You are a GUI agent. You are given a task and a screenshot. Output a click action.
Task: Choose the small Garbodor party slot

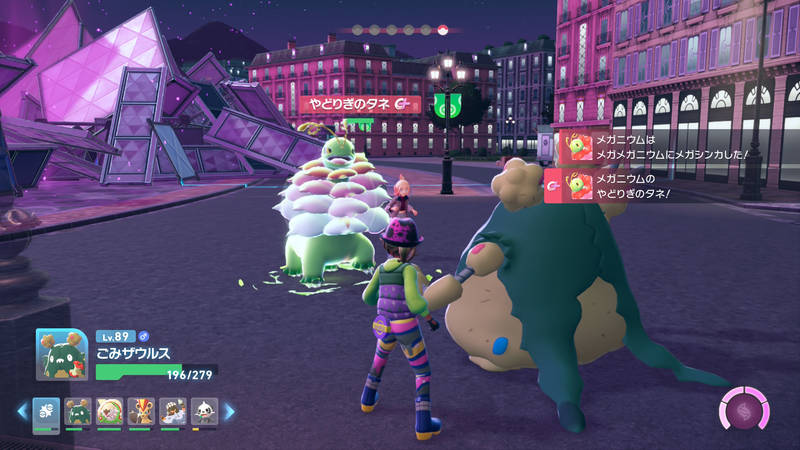click(x=78, y=411)
